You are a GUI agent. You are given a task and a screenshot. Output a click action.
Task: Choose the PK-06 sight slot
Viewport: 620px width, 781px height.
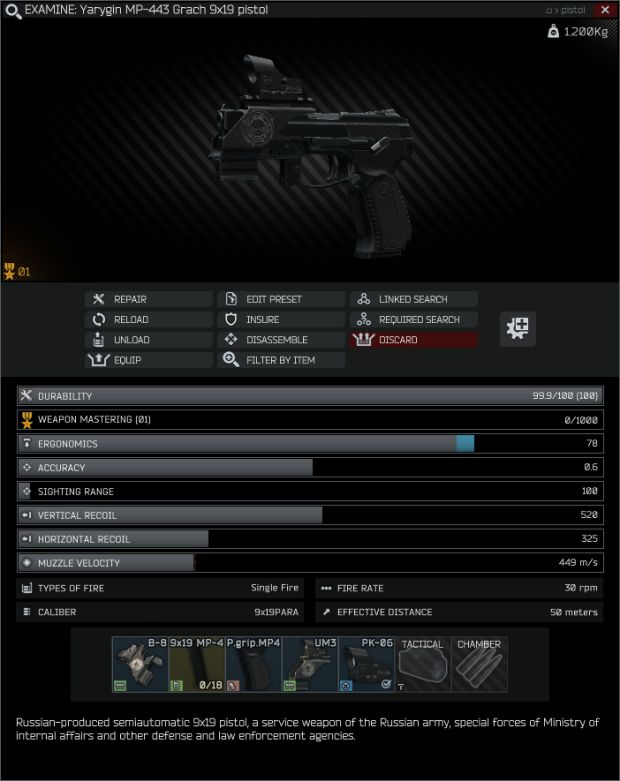pos(366,664)
